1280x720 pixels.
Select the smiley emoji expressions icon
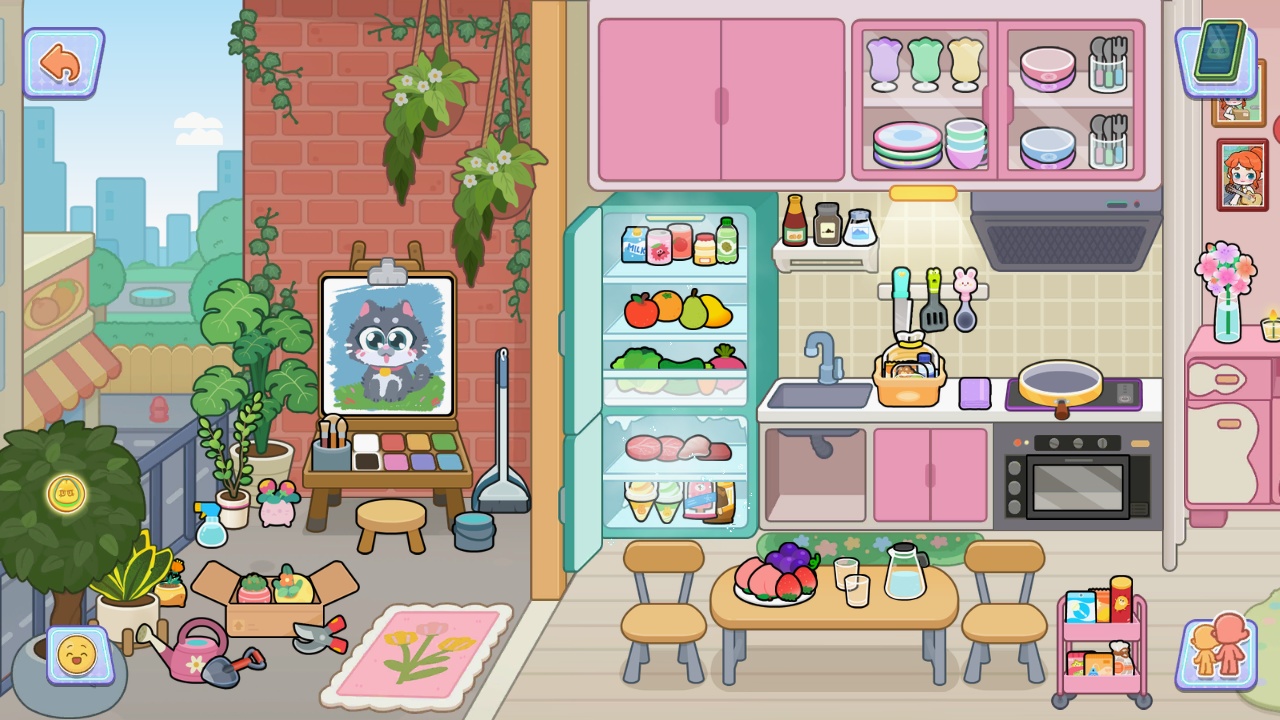point(80,657)
